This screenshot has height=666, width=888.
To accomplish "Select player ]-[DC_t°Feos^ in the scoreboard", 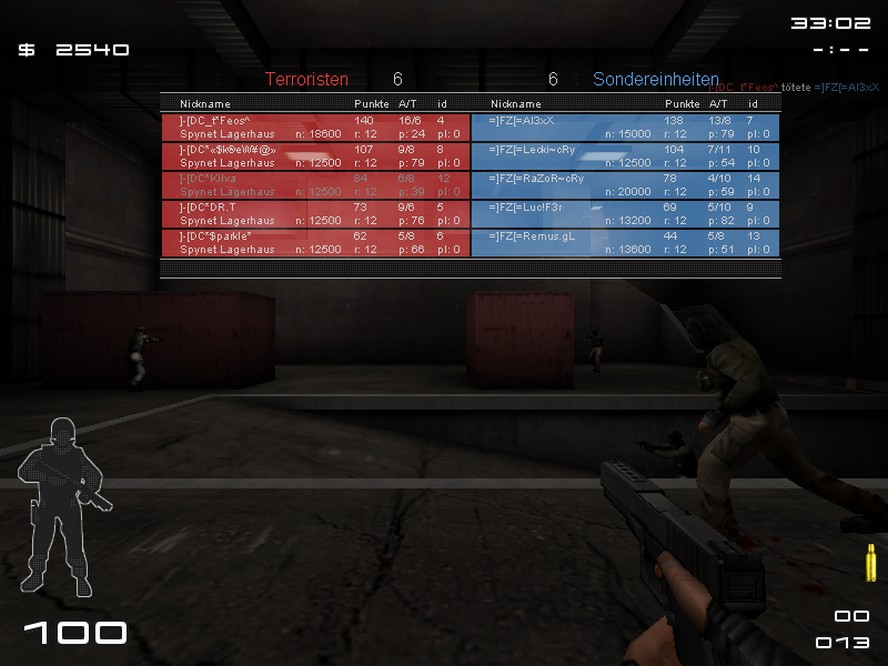I will [315, 127].
